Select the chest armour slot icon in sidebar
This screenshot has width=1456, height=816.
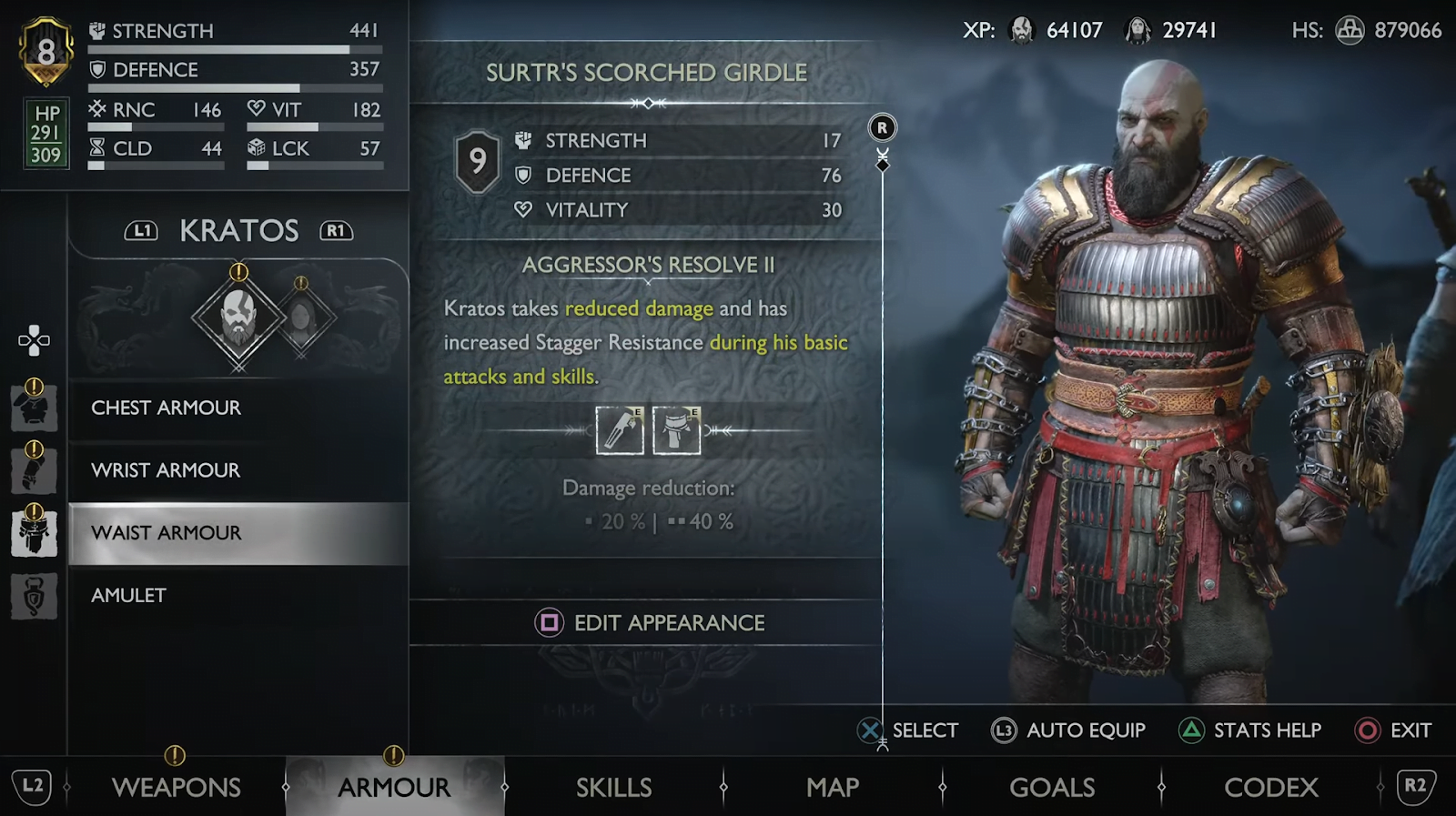34,408
